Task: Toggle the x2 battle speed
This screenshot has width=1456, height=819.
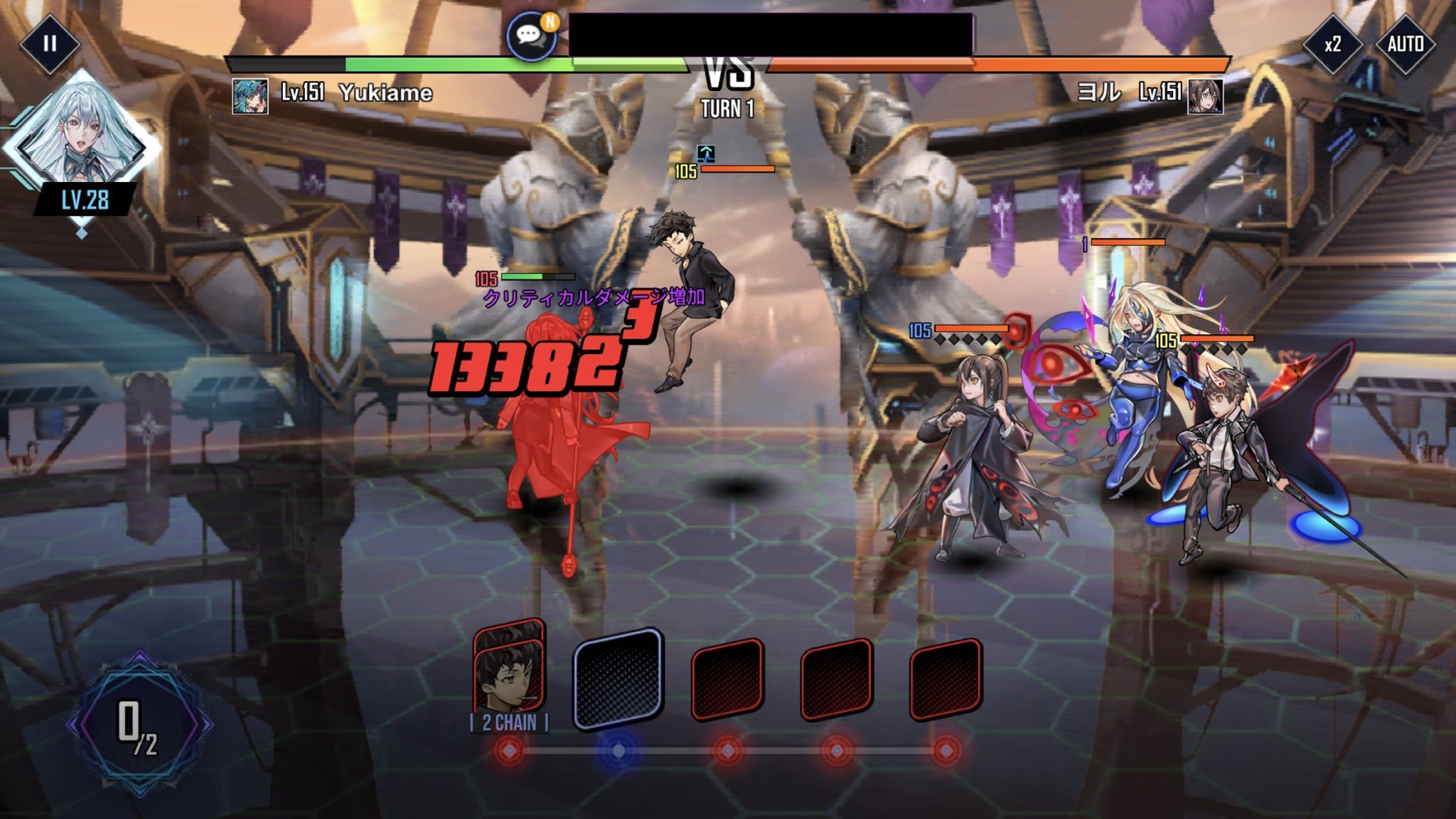Action: [x=1332, y=44]
